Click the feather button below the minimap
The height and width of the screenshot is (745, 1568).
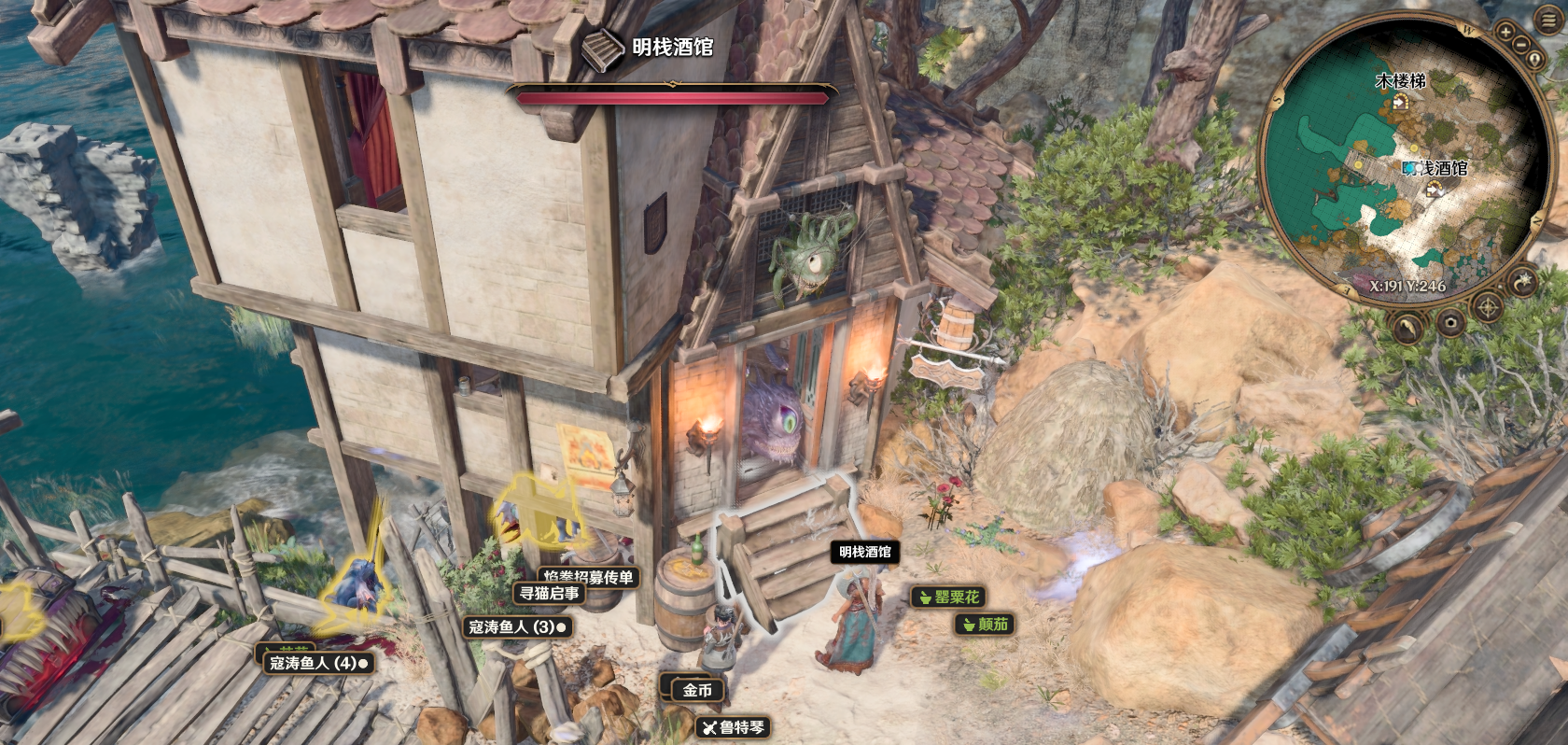1408,327
